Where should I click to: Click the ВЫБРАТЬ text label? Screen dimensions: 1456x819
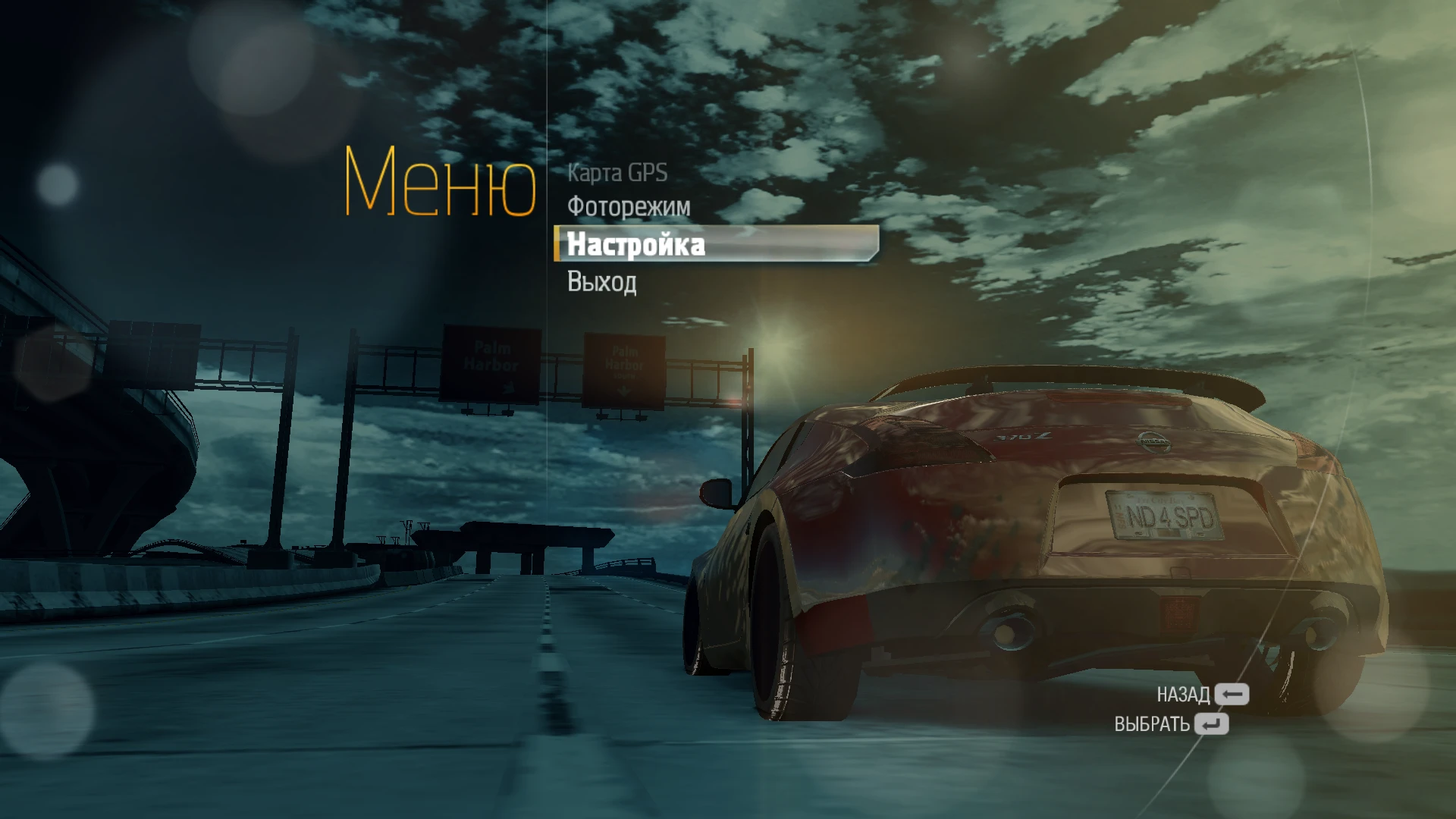coord(1153,724)
